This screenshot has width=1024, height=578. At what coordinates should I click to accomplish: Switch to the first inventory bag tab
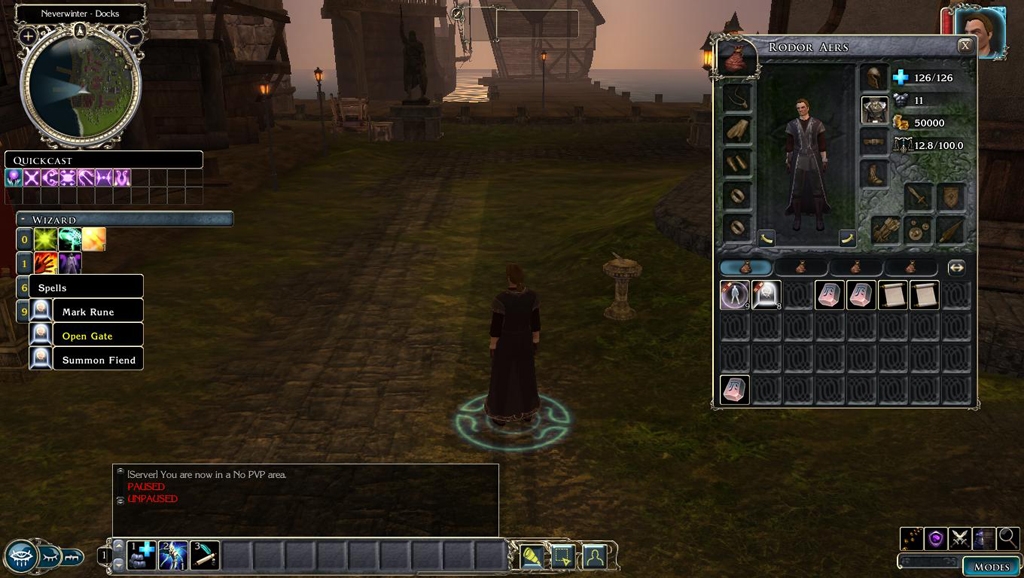(745, 268)
